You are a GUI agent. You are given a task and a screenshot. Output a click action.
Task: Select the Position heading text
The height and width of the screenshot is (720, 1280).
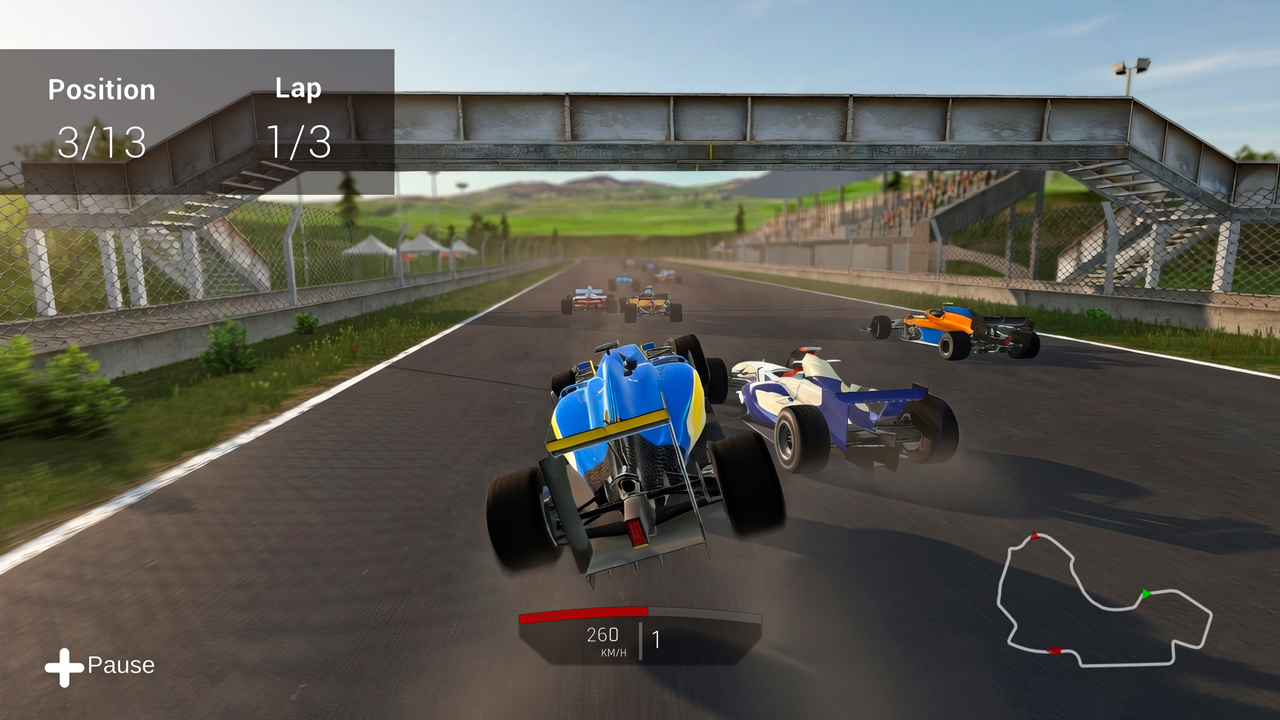click(x=102, y=90)
